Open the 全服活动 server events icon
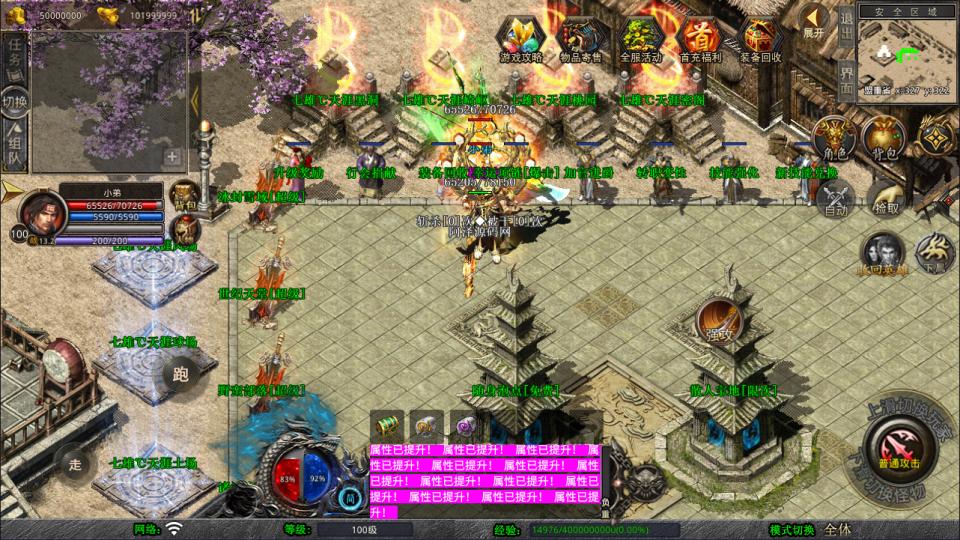Image resolution: width=960 pixels, height=540 pixels. coord(641,40)
